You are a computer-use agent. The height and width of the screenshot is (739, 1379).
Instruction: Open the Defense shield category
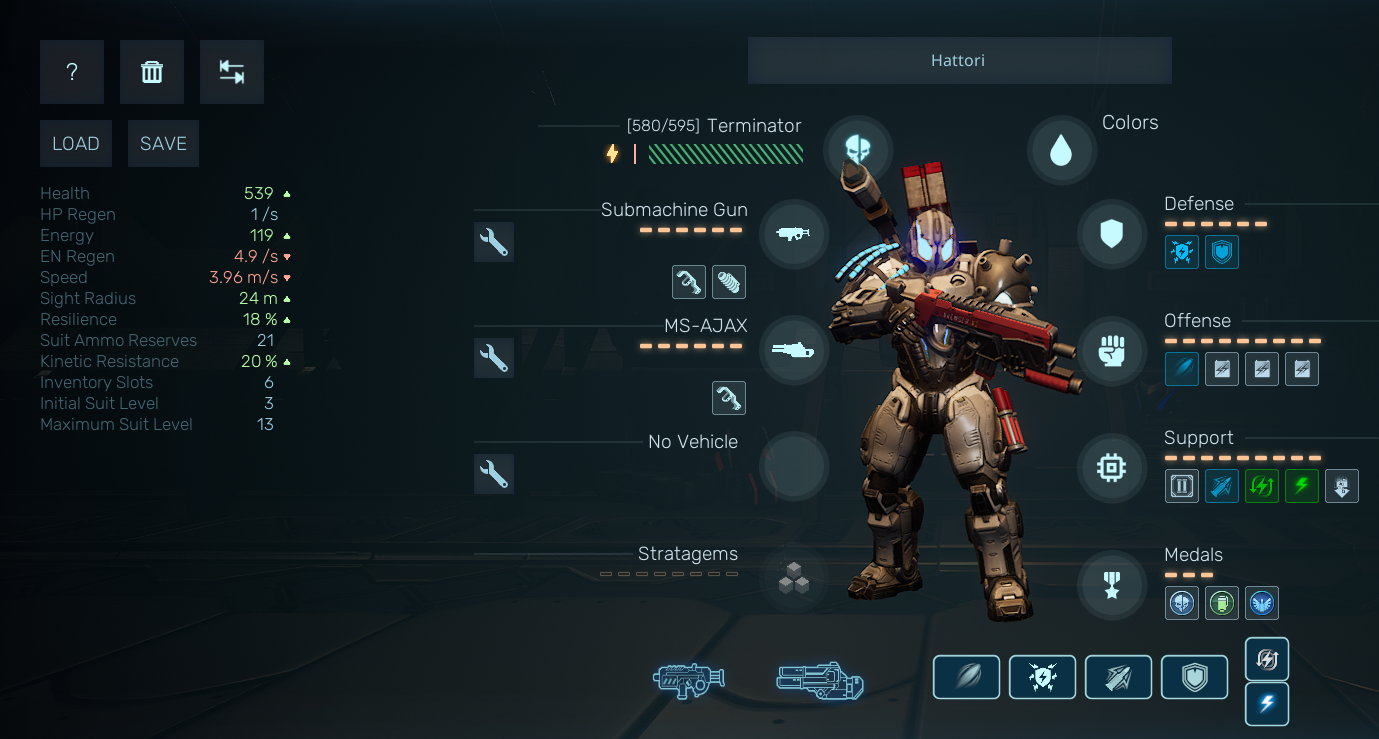pos(1111,235)
